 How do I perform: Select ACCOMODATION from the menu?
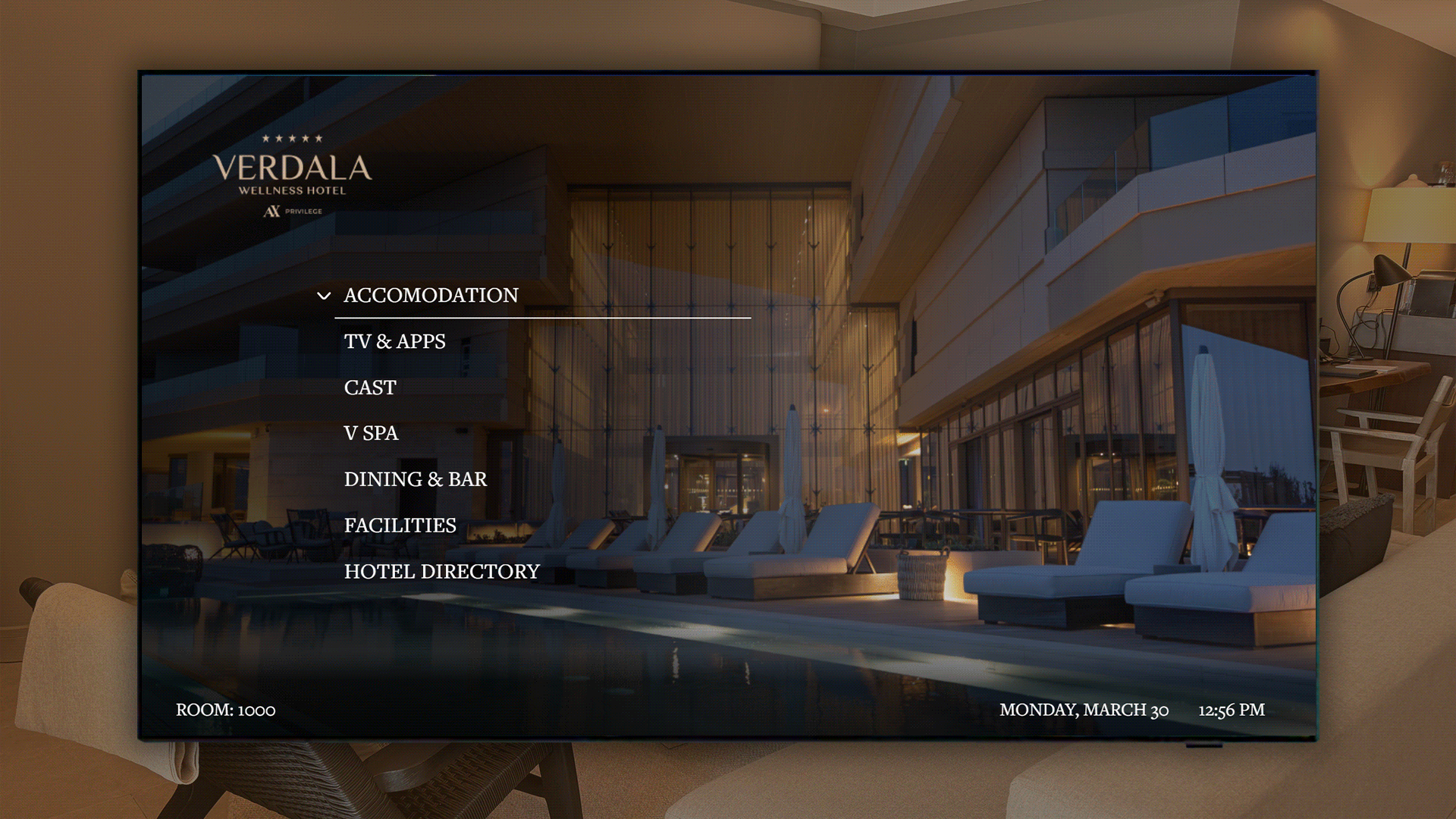430,296
